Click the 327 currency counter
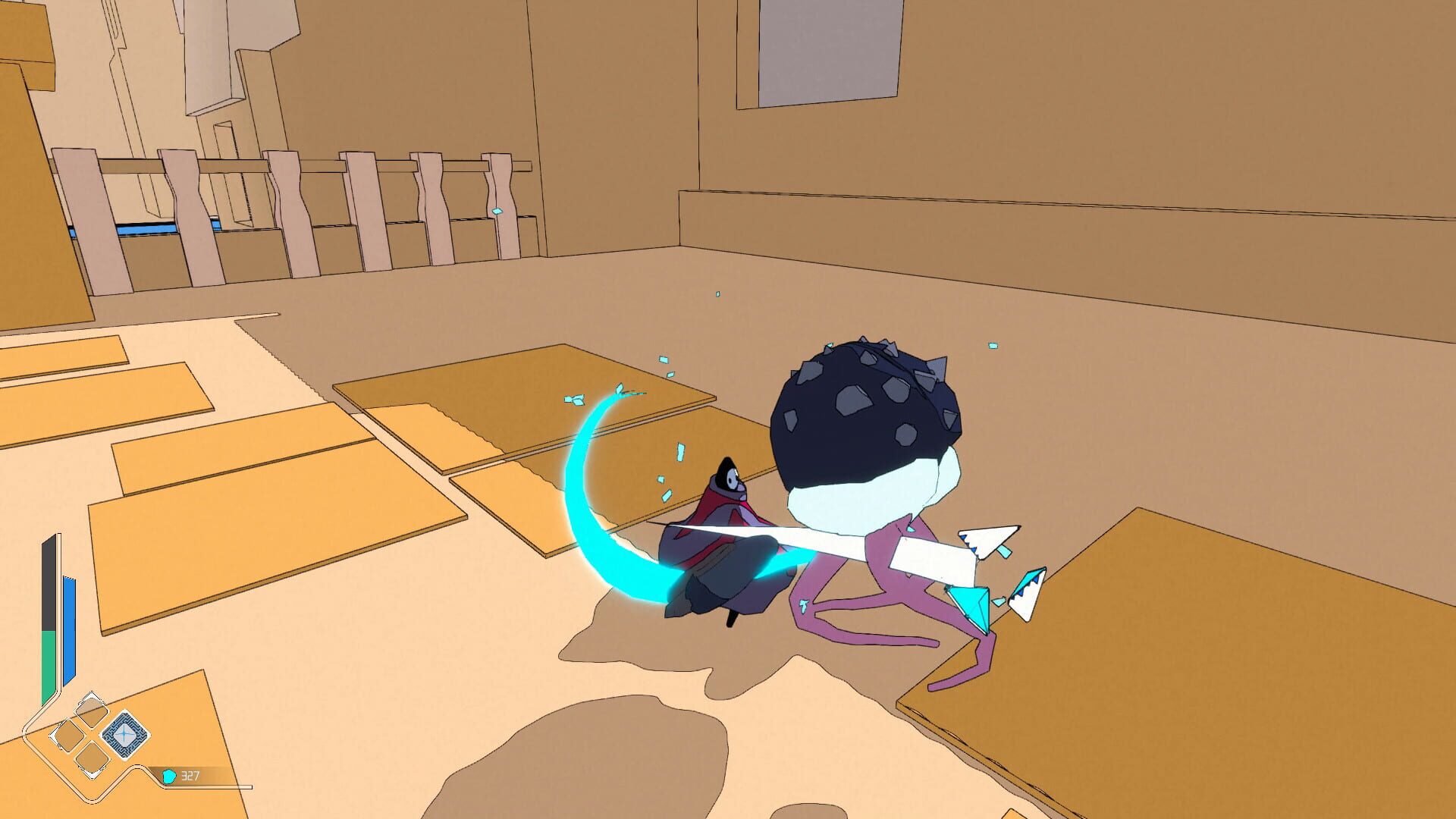The height and width of the screenshot is (819, 1456). coord(191,776)
